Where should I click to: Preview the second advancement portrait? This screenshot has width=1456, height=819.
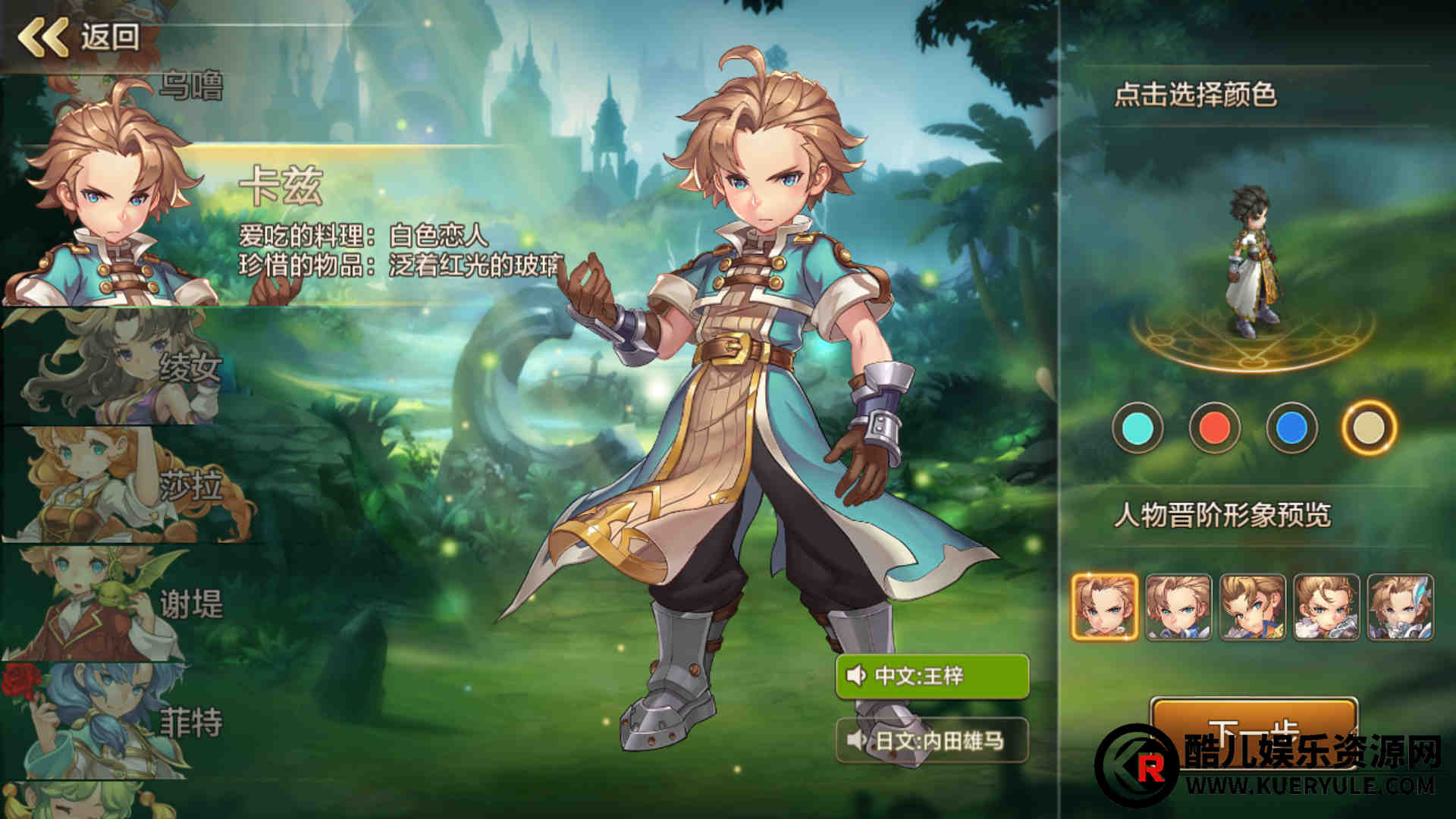(x=1178, y=607)
